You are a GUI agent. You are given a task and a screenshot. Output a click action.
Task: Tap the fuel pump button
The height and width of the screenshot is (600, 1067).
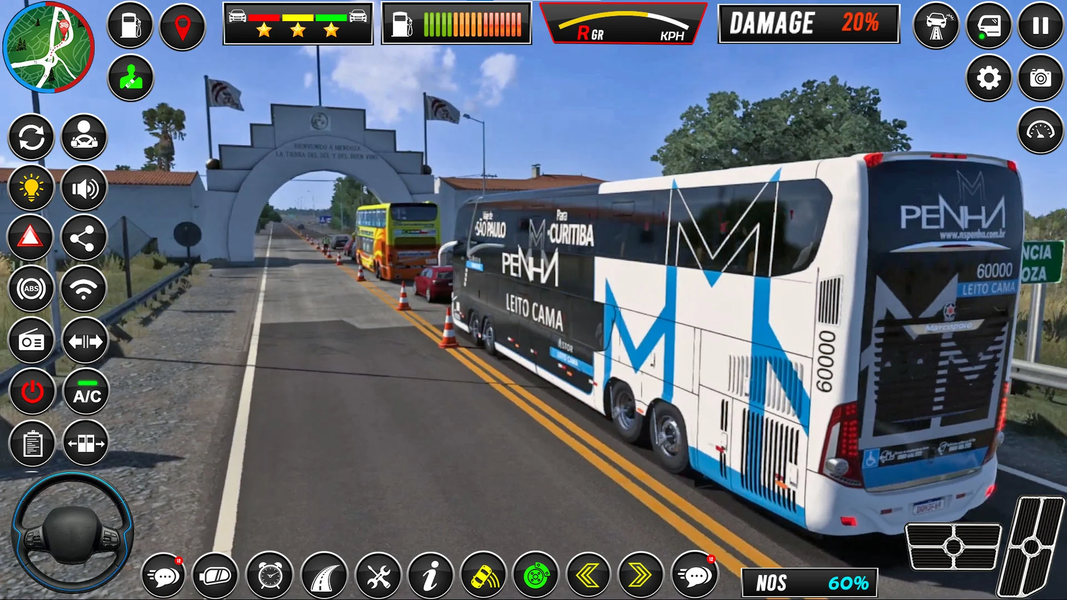coord(130,26)
